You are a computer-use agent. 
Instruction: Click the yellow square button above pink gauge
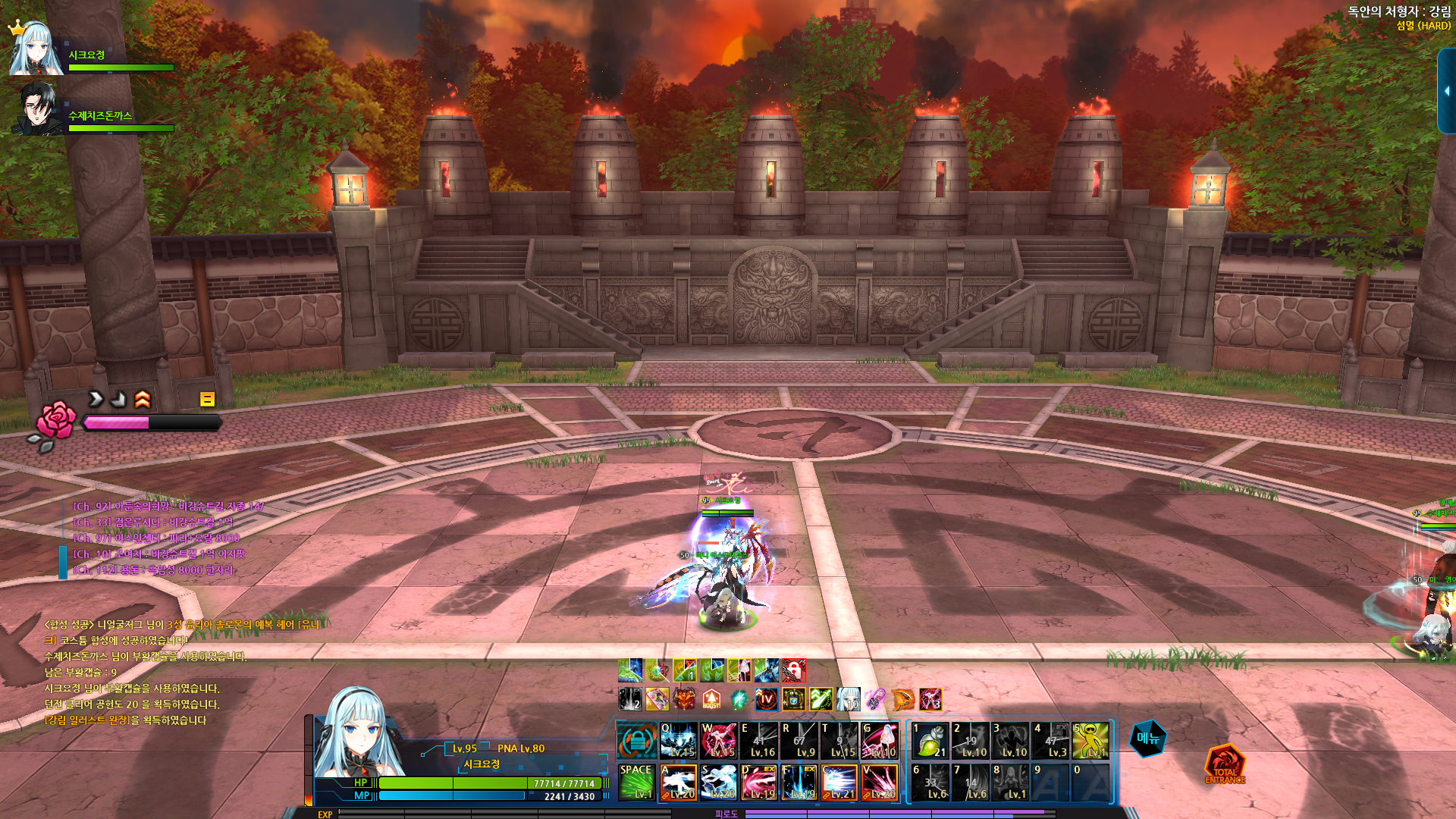click(x=207, y=399)
